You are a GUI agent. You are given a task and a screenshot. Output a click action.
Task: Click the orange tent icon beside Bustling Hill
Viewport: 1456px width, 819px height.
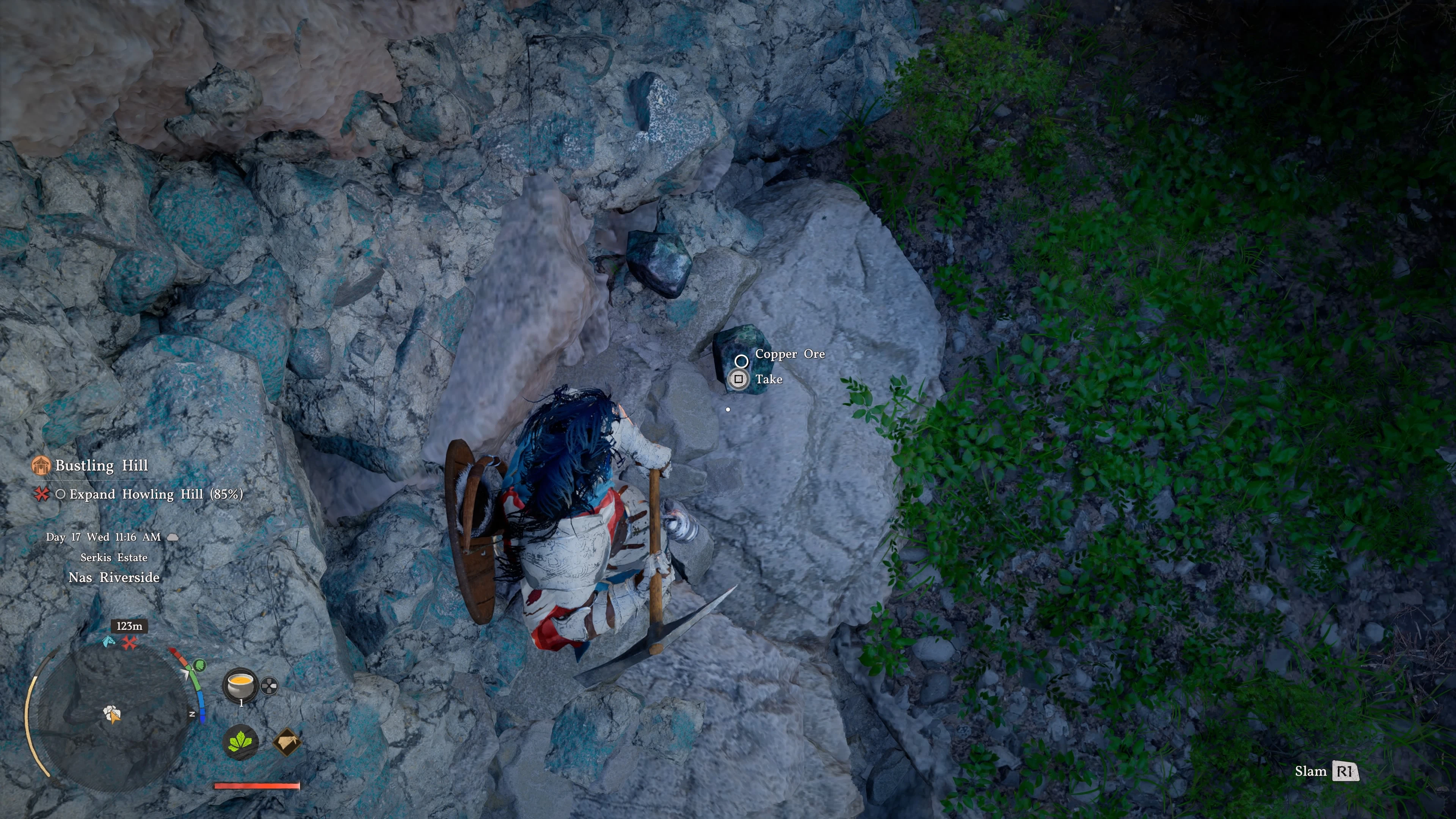(x=41, y=465)
